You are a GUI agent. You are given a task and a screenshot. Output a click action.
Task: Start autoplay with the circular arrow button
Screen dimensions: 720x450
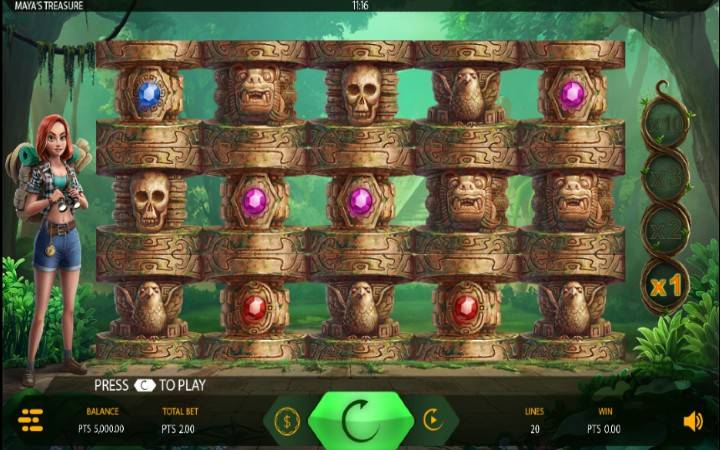pyautogui.click(x=432, y=421)
